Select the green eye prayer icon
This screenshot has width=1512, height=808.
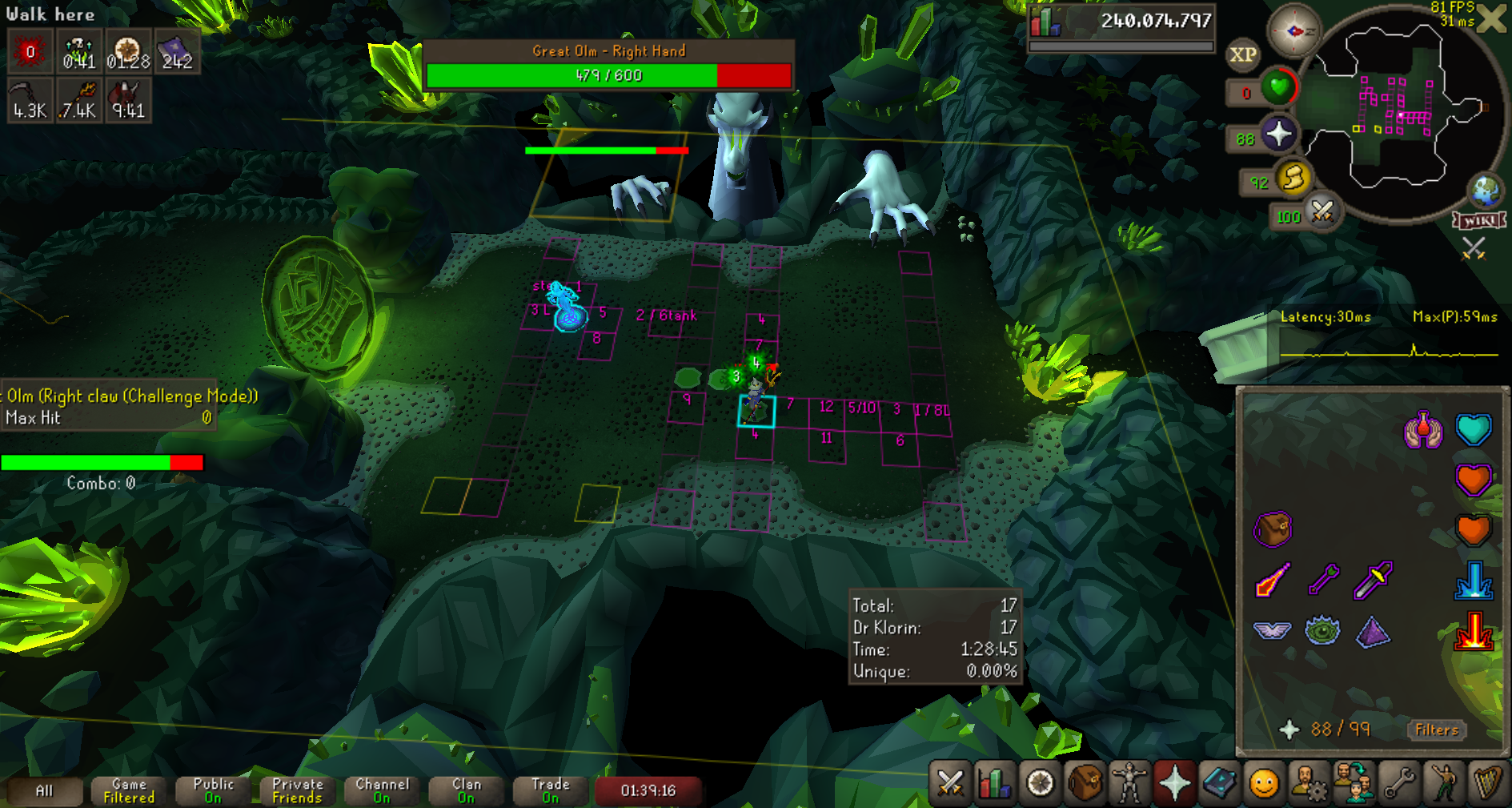1322,631
